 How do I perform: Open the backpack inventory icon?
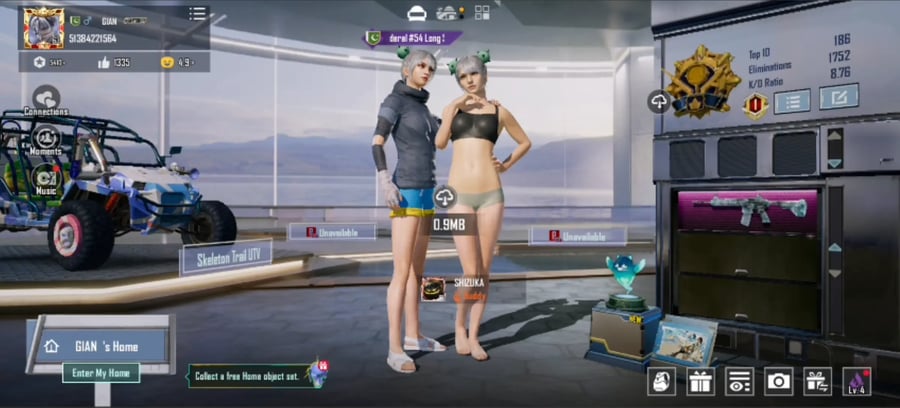[661, 380]
